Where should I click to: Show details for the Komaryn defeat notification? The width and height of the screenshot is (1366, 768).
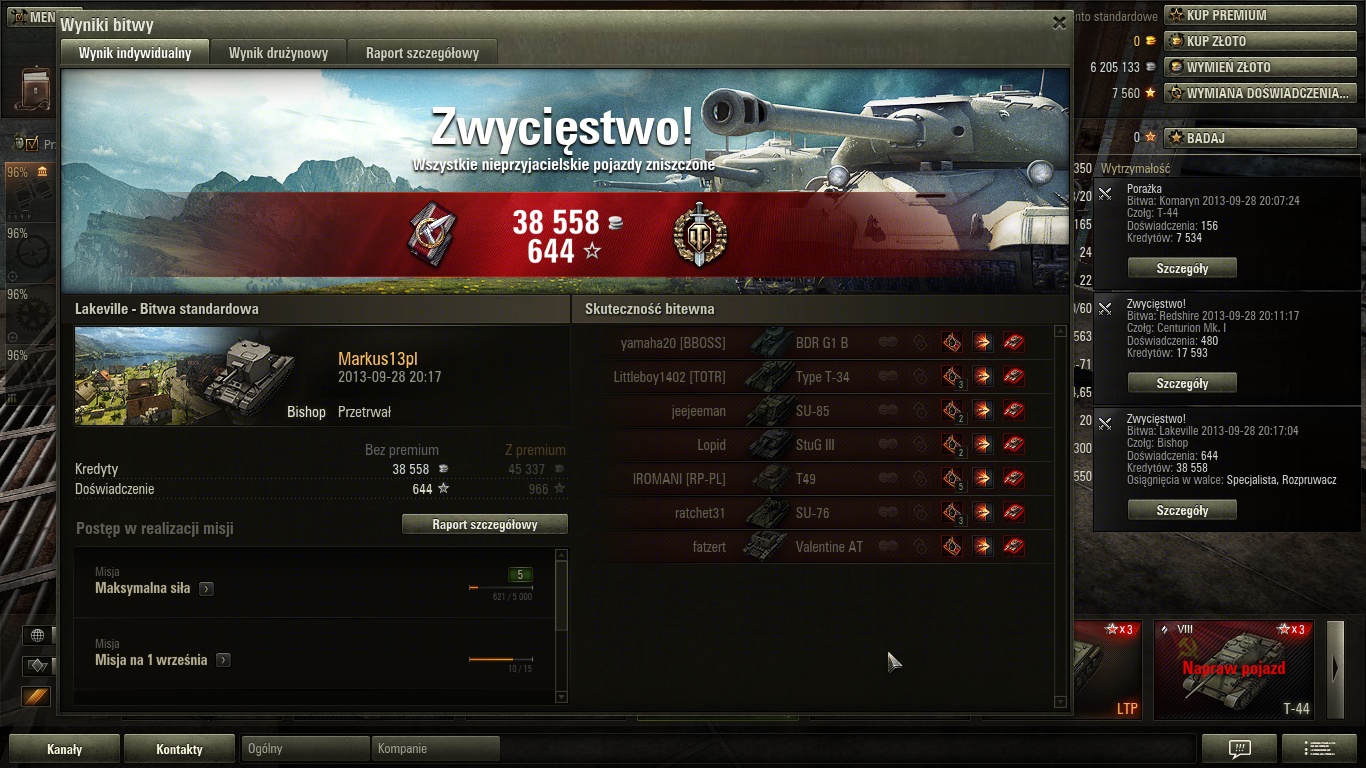point(1182,268)
